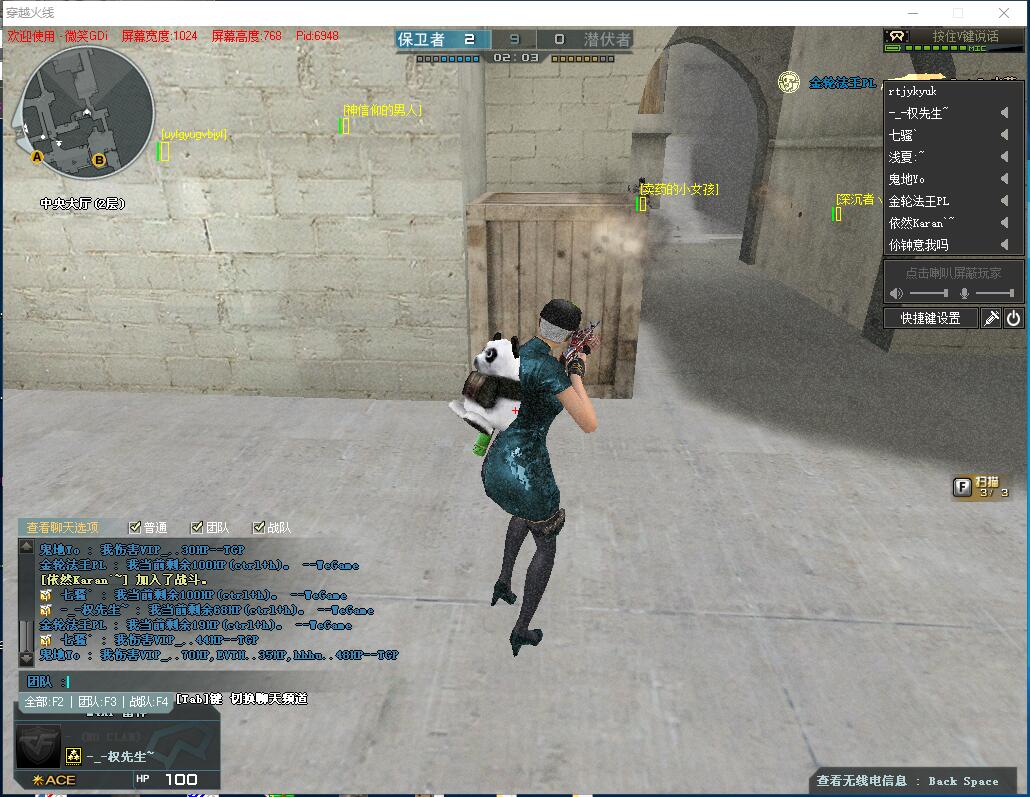Mute 金轮法王PL using the speaker icon
Viewport: 1030px width, 797px height.
(x=1004, y=201)
